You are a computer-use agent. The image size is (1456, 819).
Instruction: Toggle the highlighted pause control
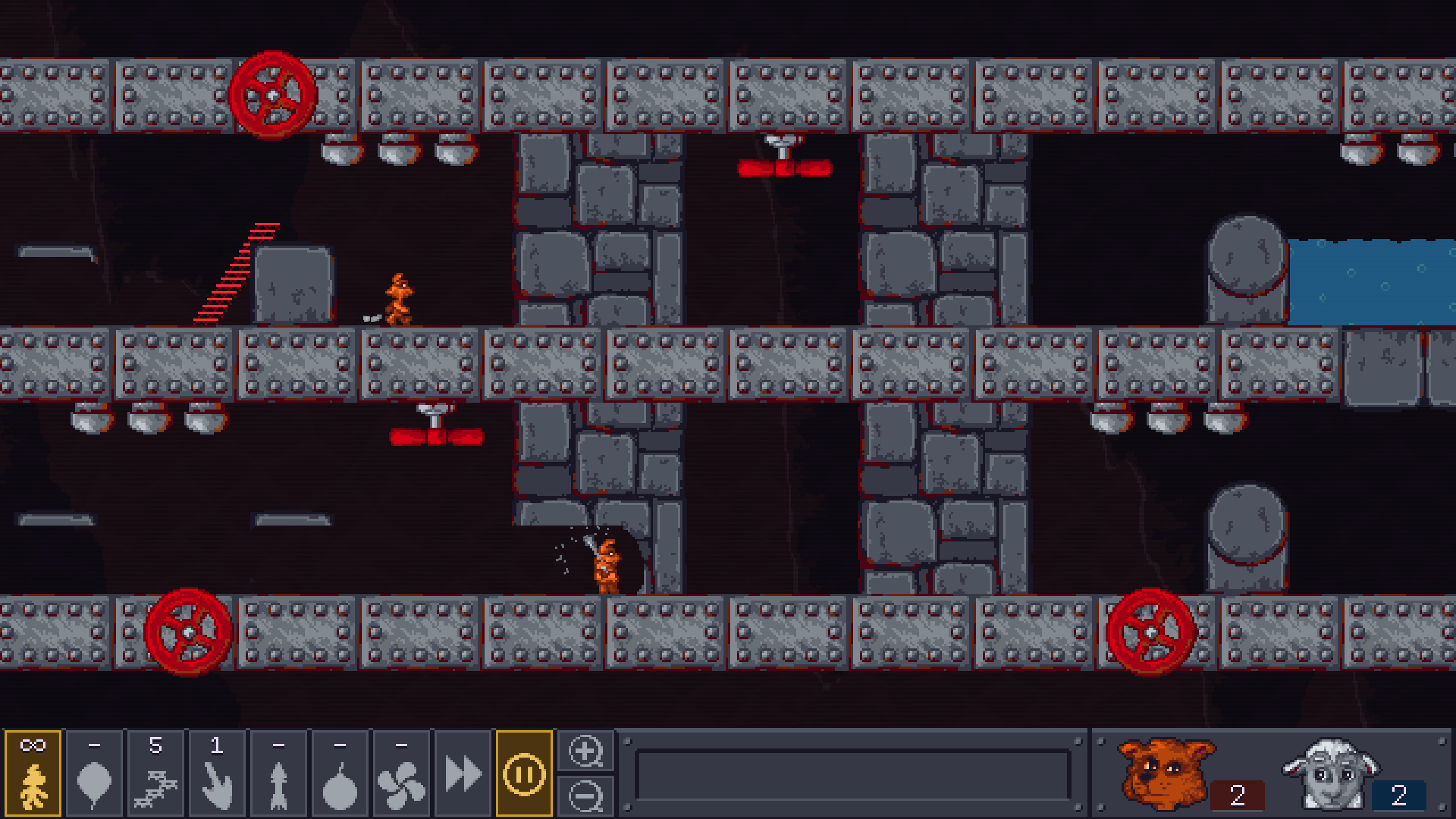524,773
